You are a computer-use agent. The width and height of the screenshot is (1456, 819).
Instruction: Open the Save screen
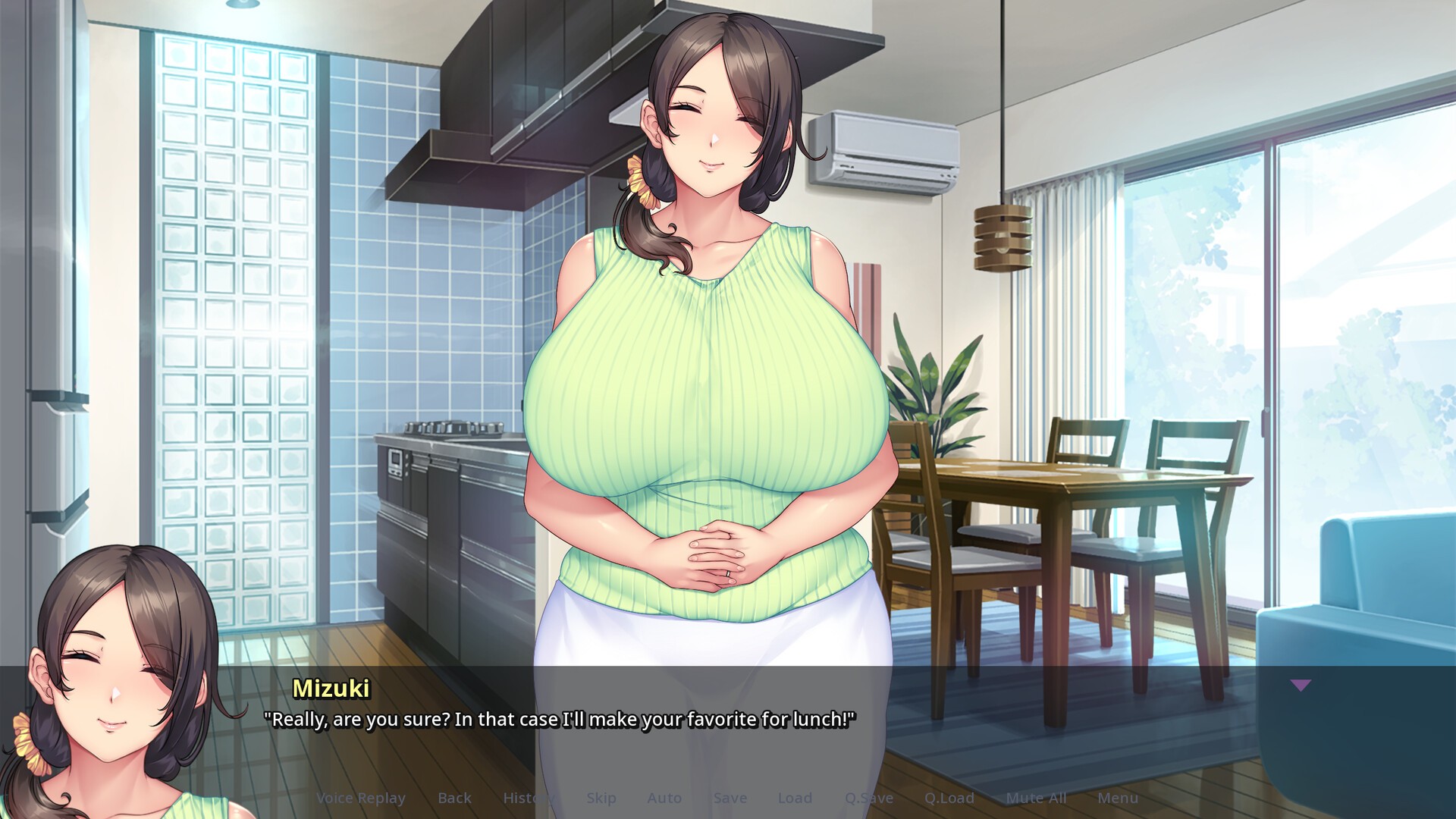(730, 798)
